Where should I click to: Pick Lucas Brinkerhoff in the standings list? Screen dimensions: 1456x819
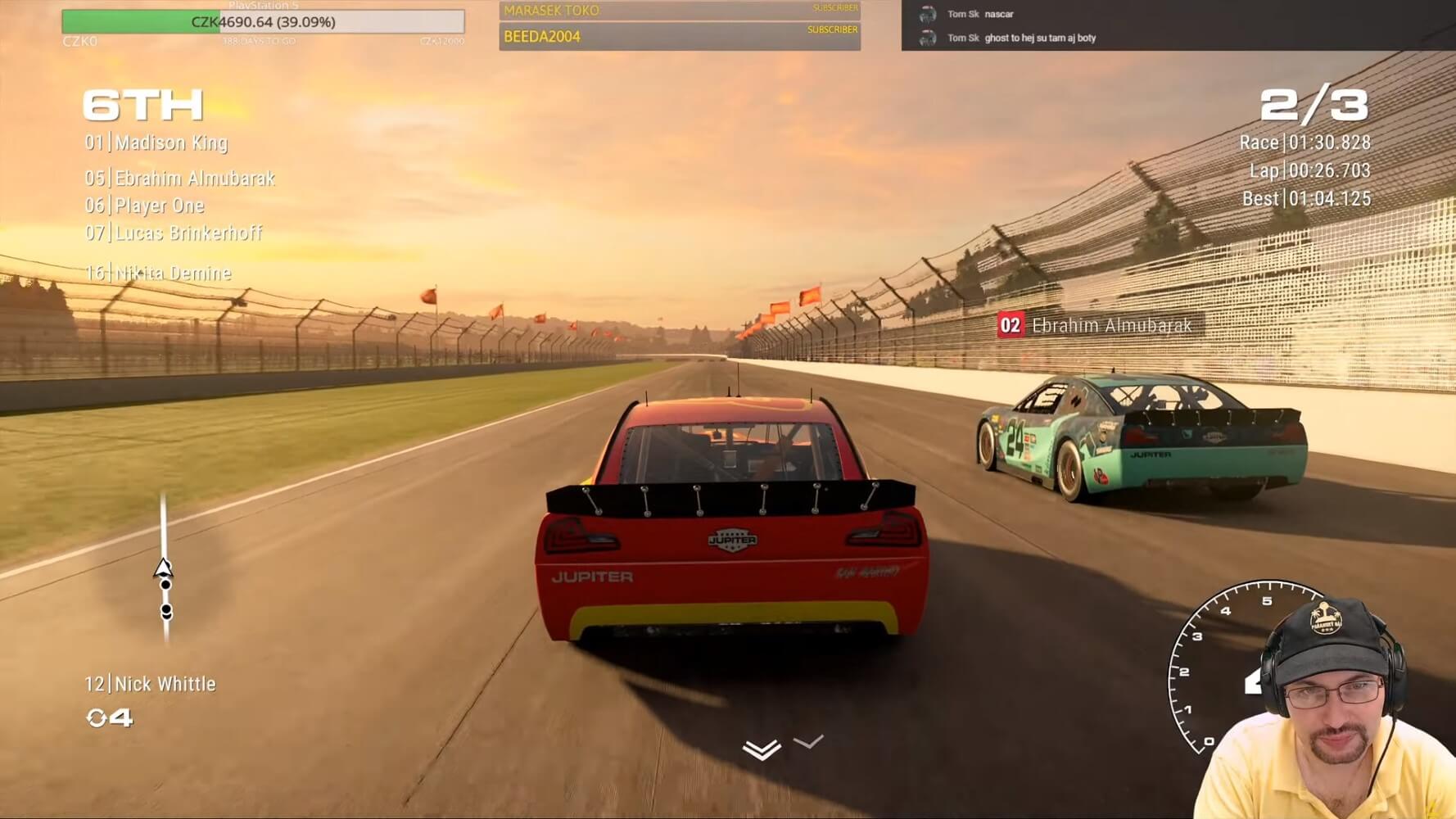(x=174, y=233)
